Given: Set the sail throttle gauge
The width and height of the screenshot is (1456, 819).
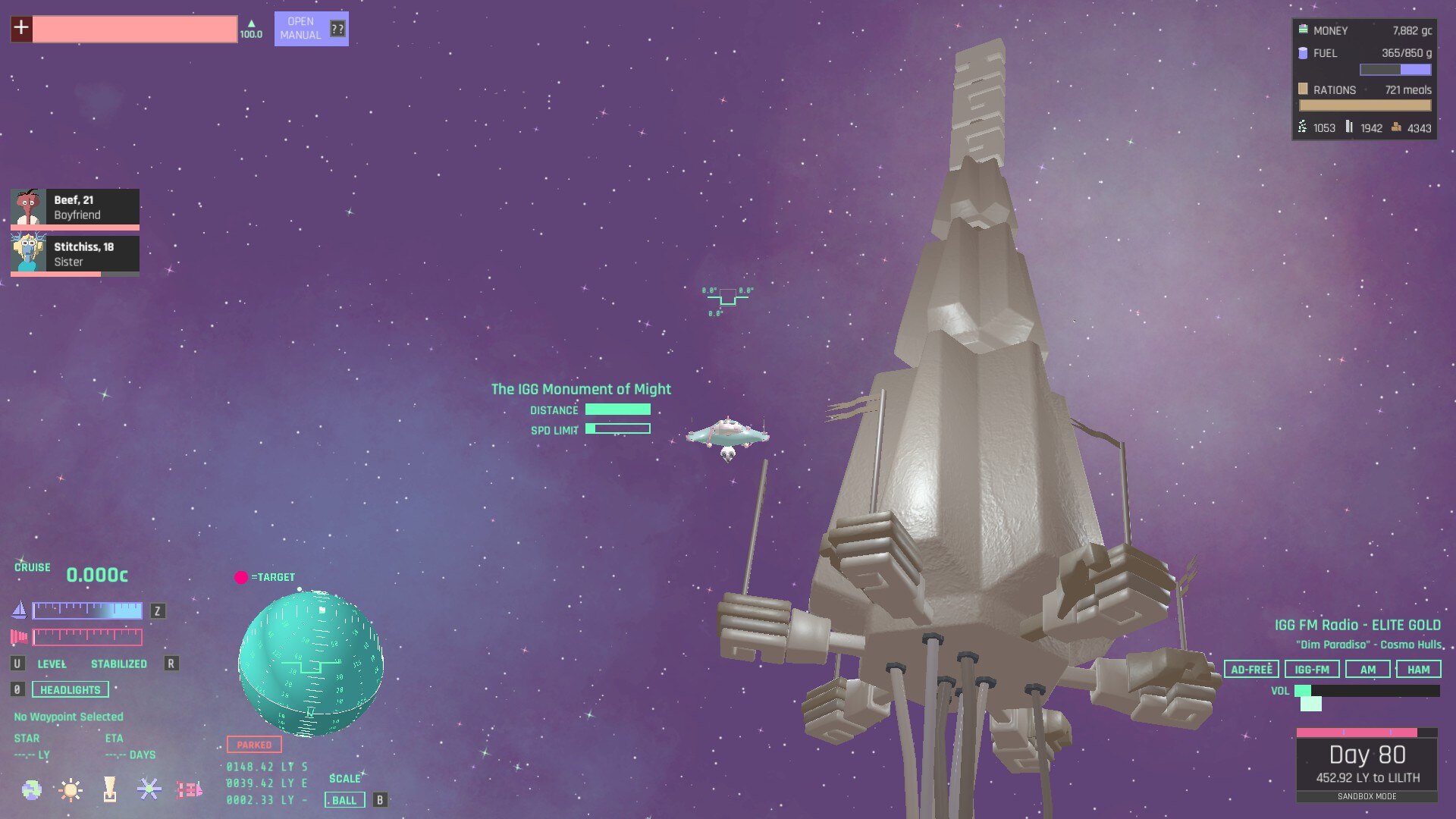Looking at the screenshot, I should click(87, 610).
